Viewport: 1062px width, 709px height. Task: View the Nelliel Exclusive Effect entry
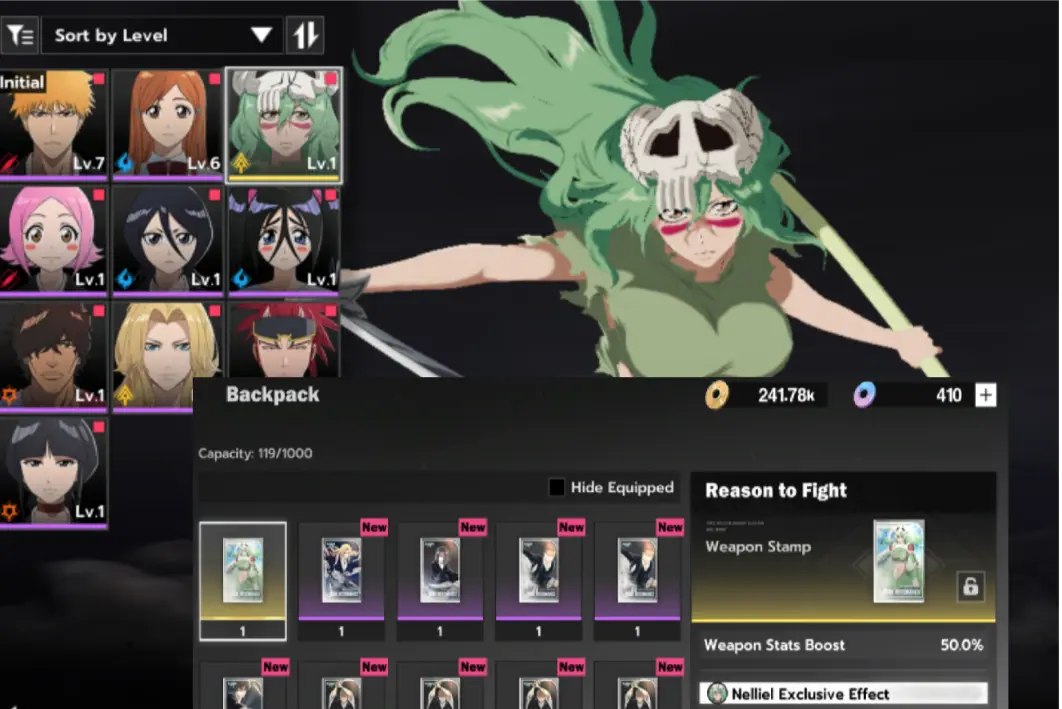pyautogui.click(x=846, y=693)
